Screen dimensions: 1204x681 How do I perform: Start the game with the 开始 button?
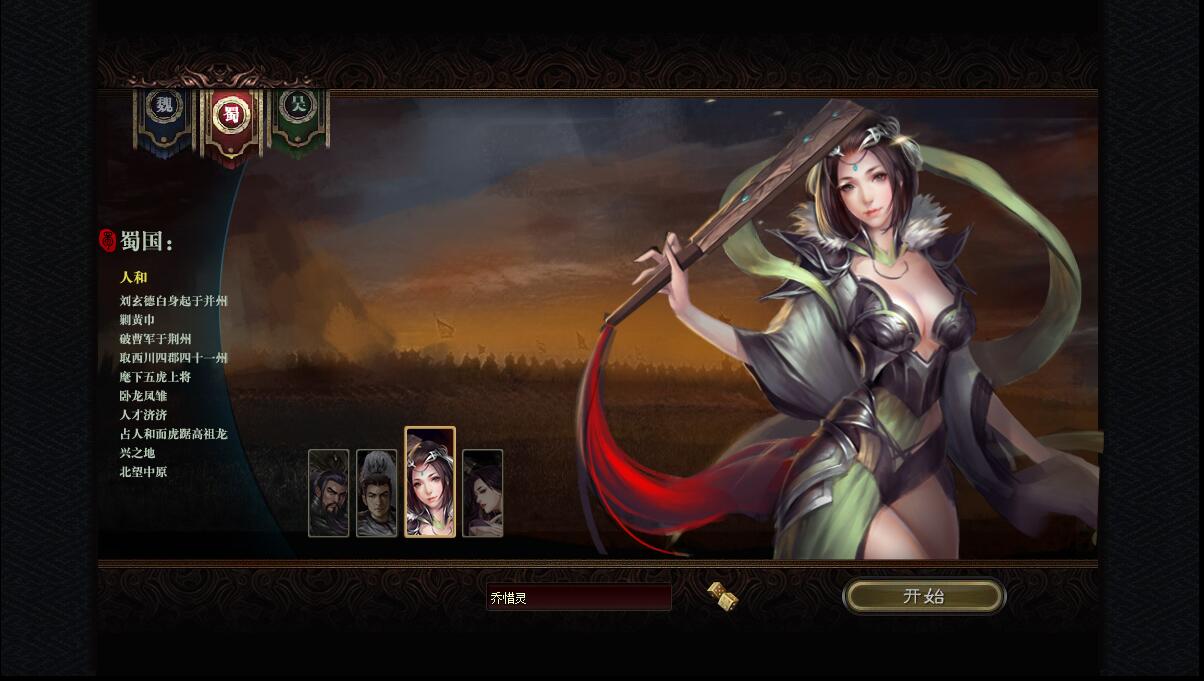click(923, 597)
